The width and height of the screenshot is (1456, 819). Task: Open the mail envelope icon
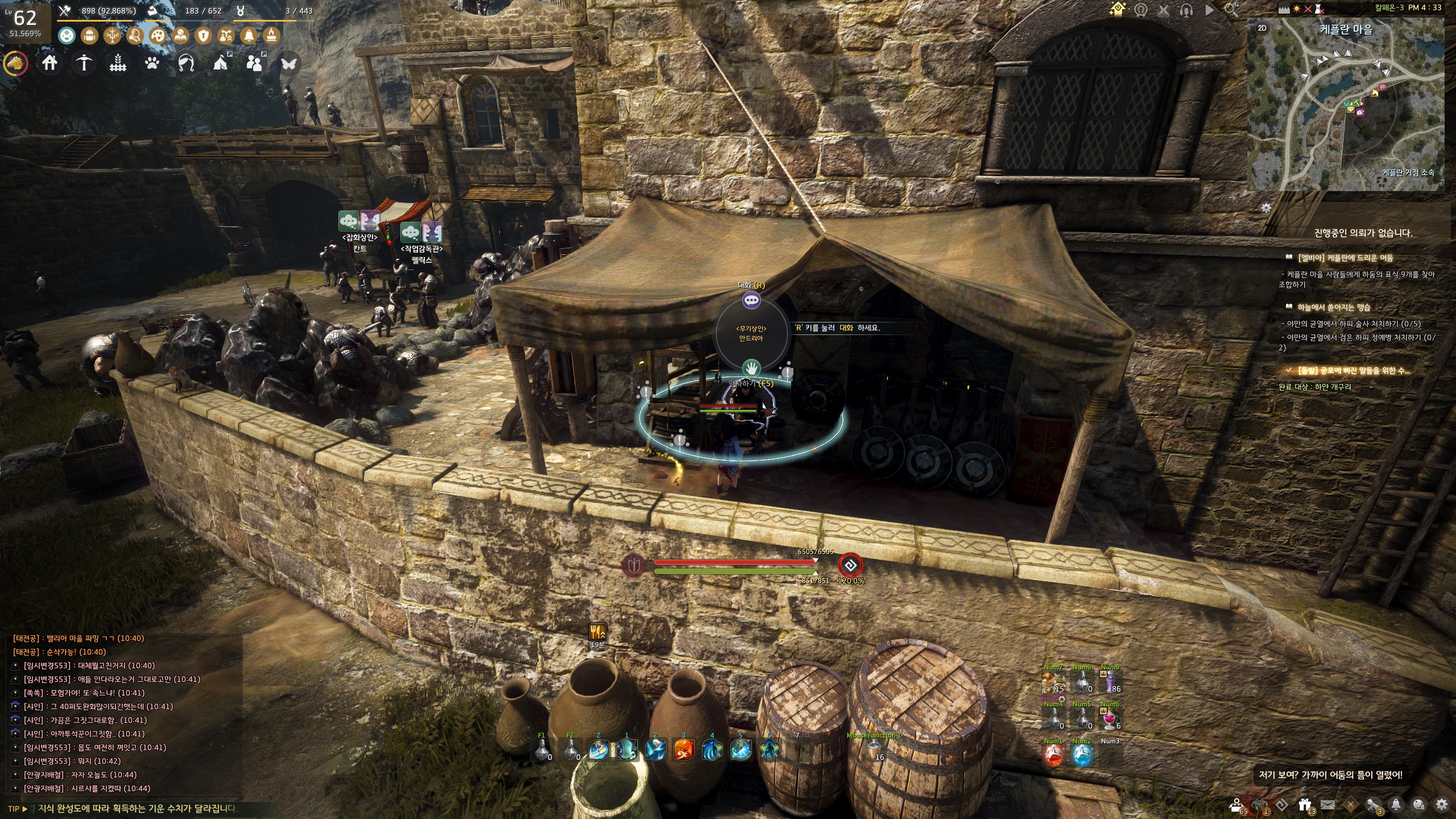(1327, 805)
